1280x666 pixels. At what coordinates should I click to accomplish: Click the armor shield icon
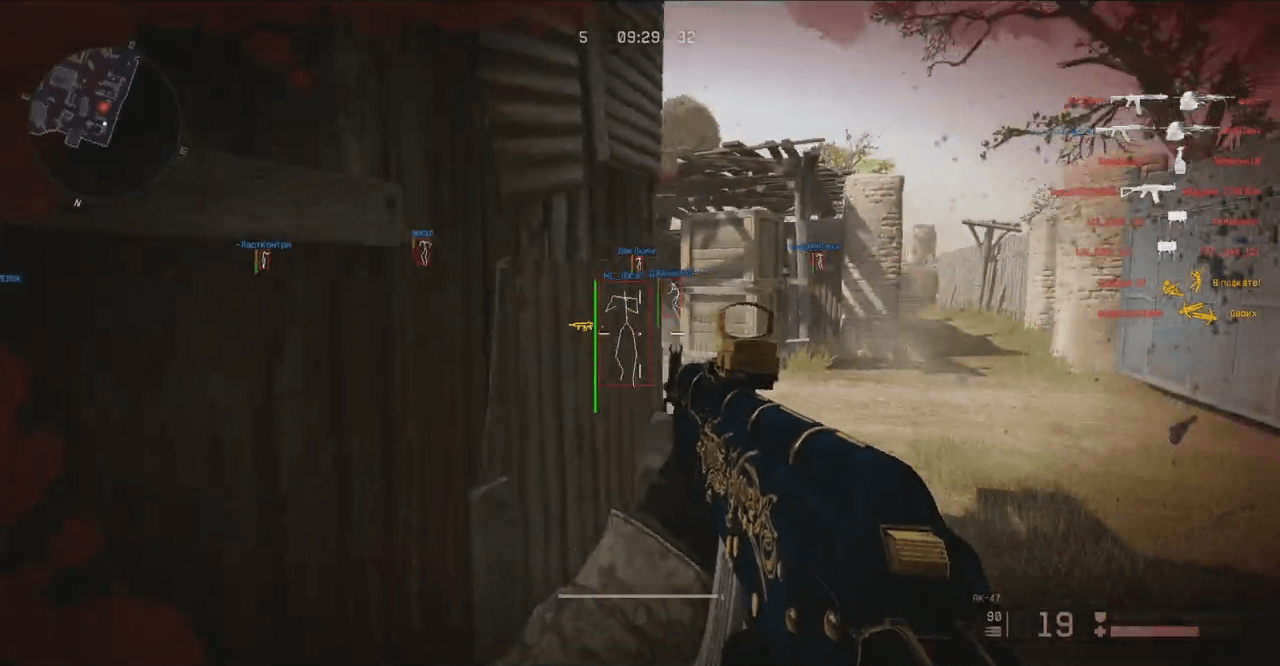(1101, 618)
